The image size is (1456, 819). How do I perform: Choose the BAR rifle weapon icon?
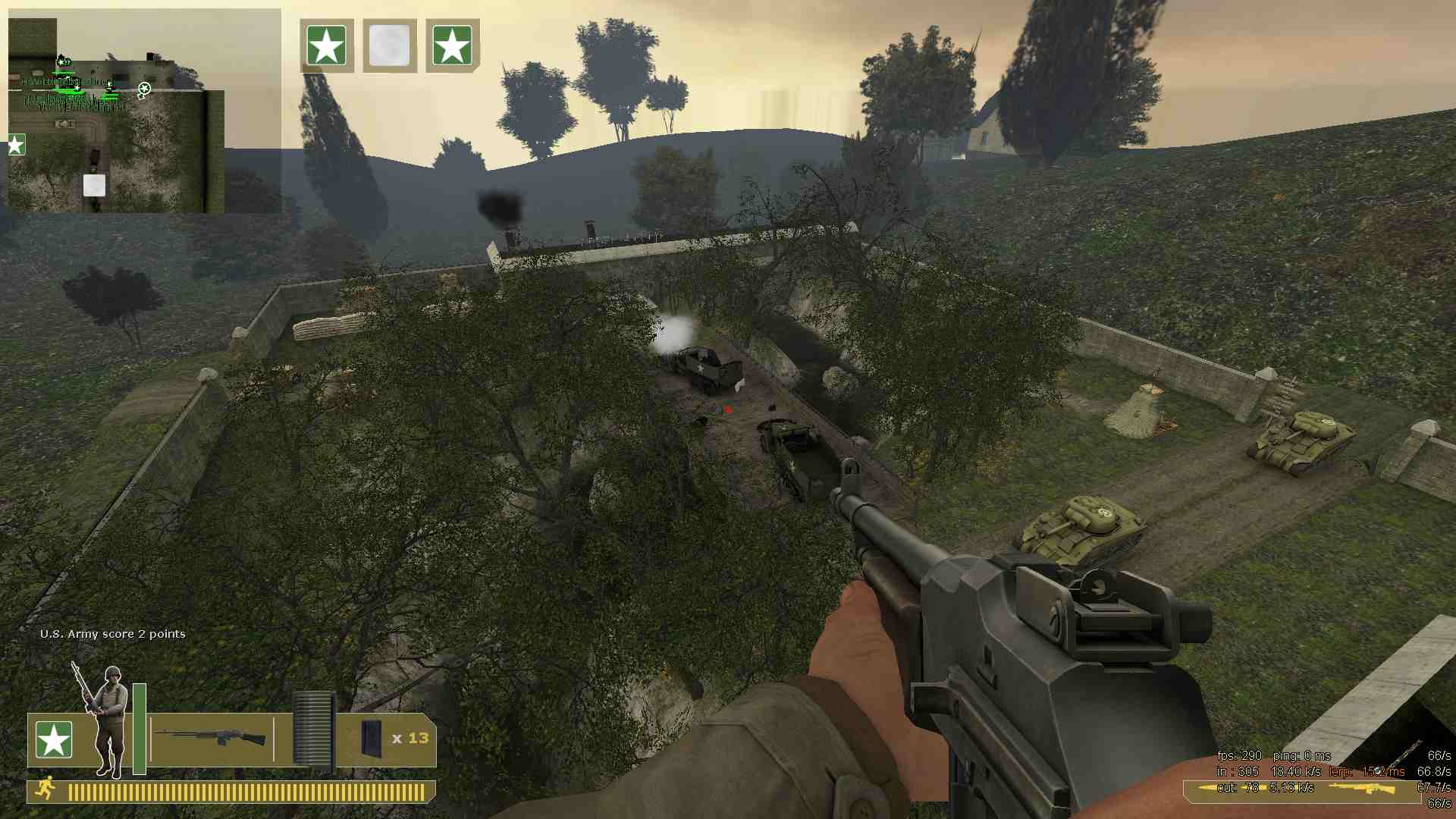click(211, 736)
